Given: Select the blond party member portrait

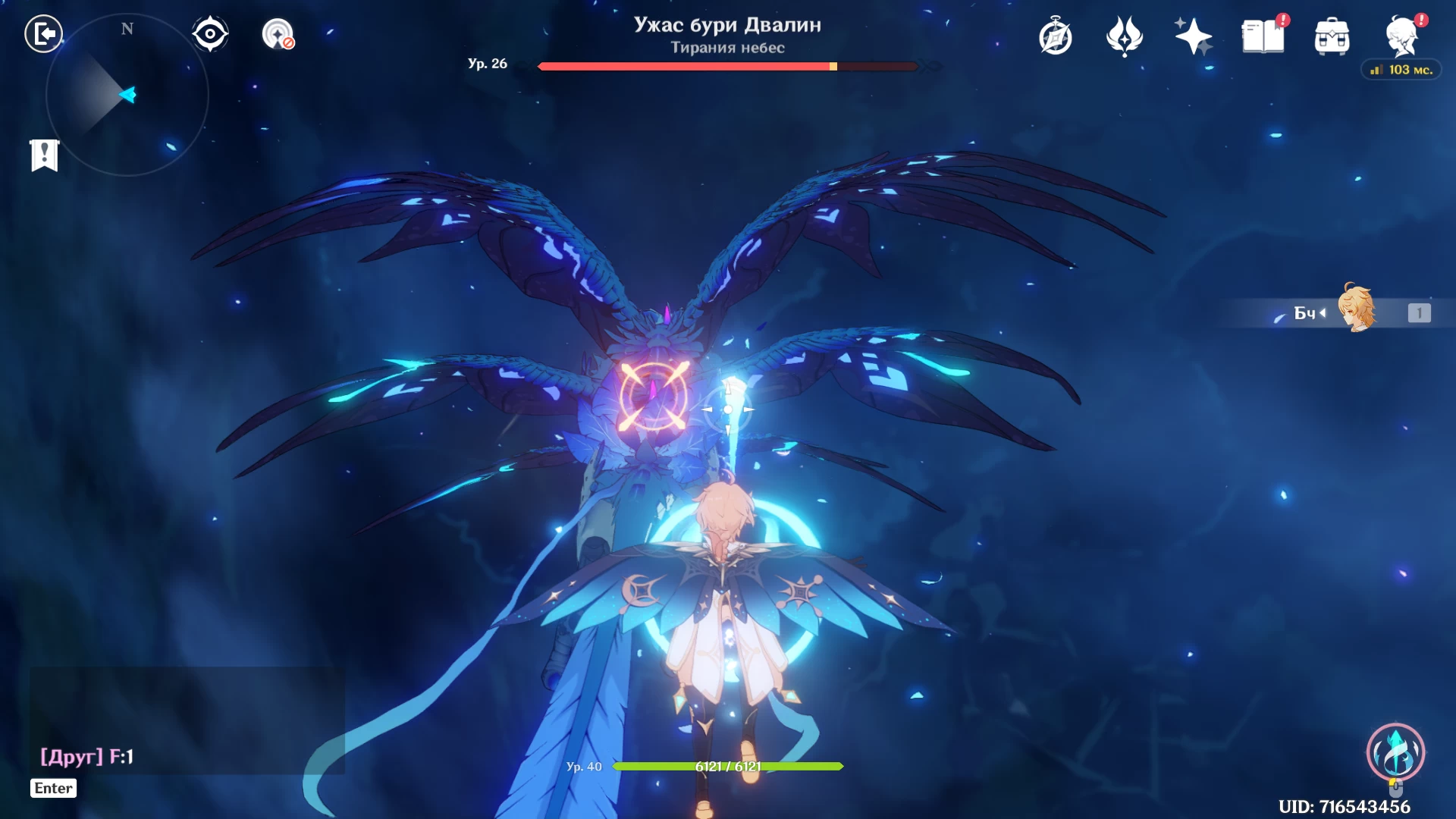Looking at the screenshot, I should [x=1356, y=309].
